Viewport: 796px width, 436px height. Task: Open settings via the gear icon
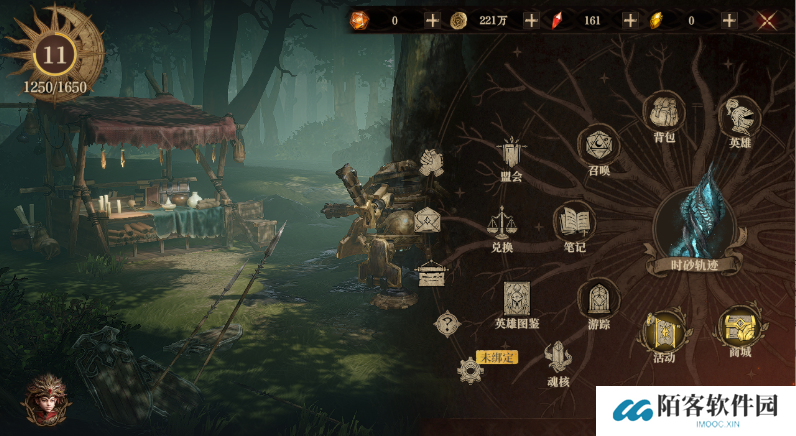pyautogui.click(x=470, y=370)
